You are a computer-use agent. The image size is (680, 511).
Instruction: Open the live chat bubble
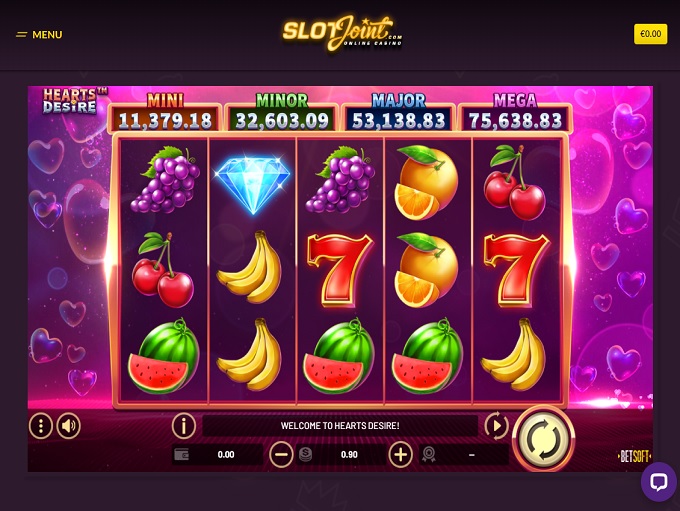pyautogui.click(x=658, y=482)
